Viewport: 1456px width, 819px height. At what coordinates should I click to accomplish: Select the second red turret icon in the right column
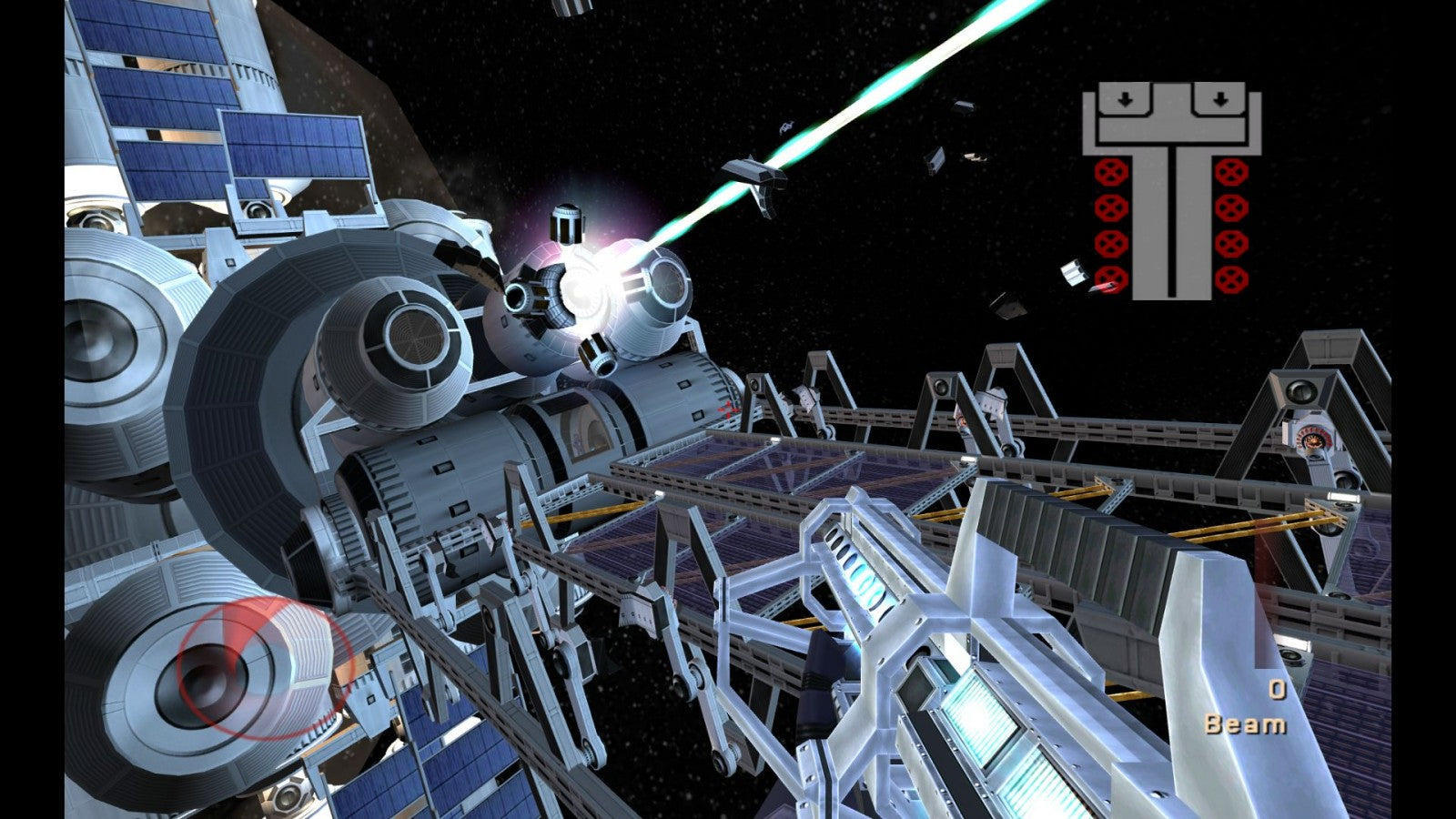[1231, 207]
